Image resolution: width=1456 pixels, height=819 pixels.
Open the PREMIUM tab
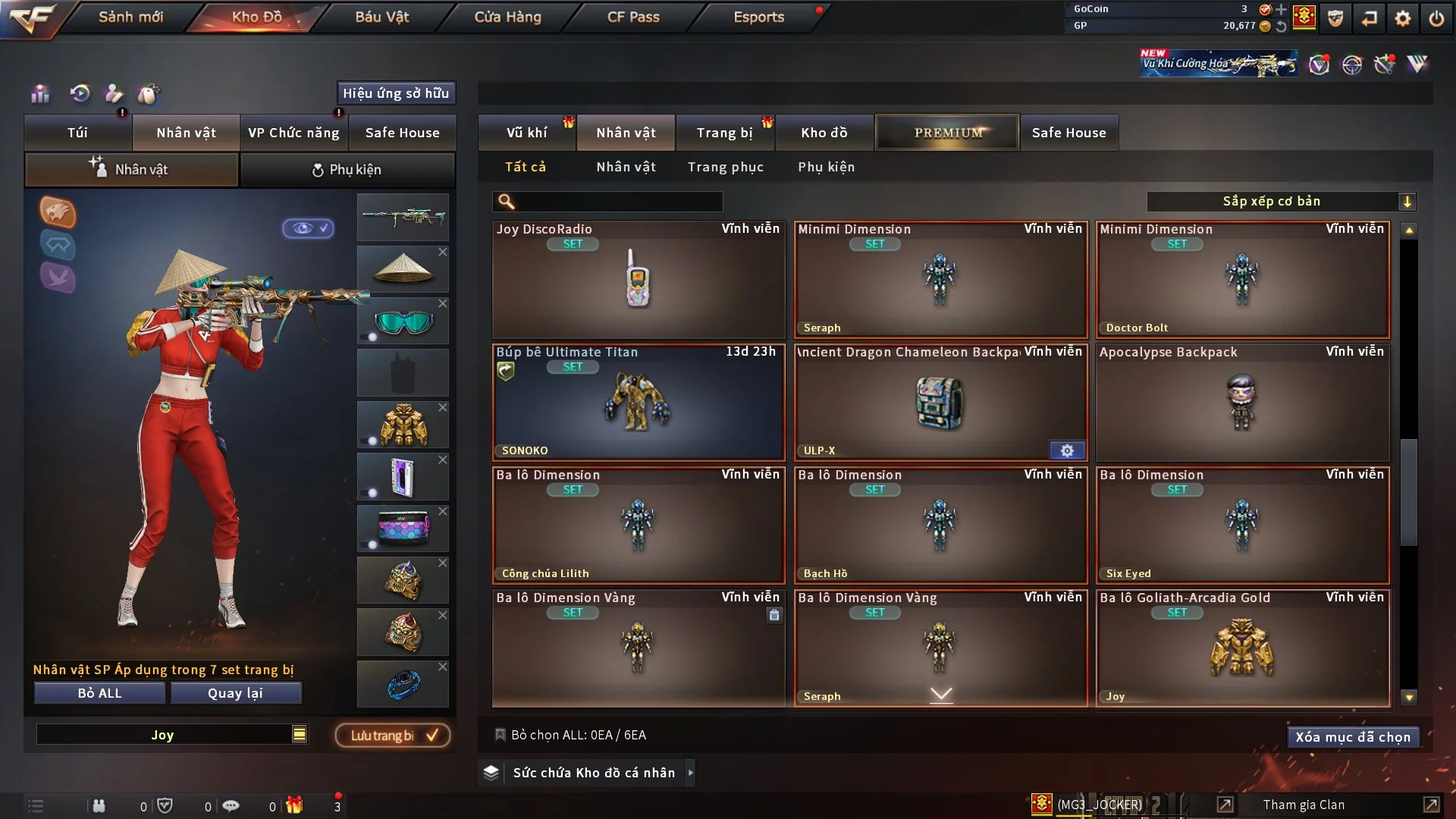[947, 133]
